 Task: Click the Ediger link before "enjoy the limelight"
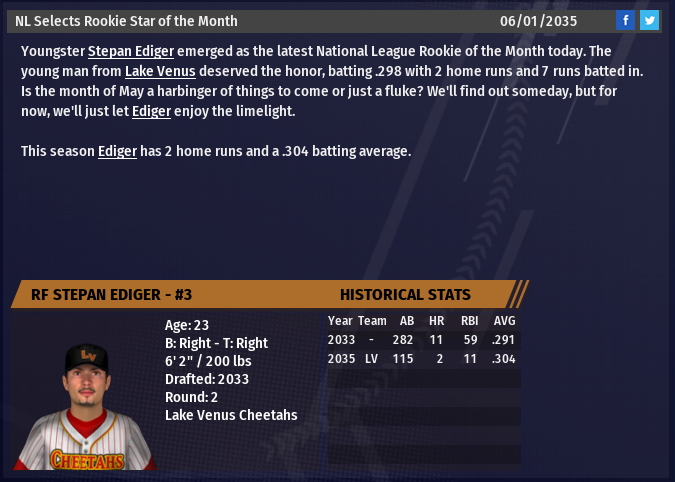(x=151, y=111)
